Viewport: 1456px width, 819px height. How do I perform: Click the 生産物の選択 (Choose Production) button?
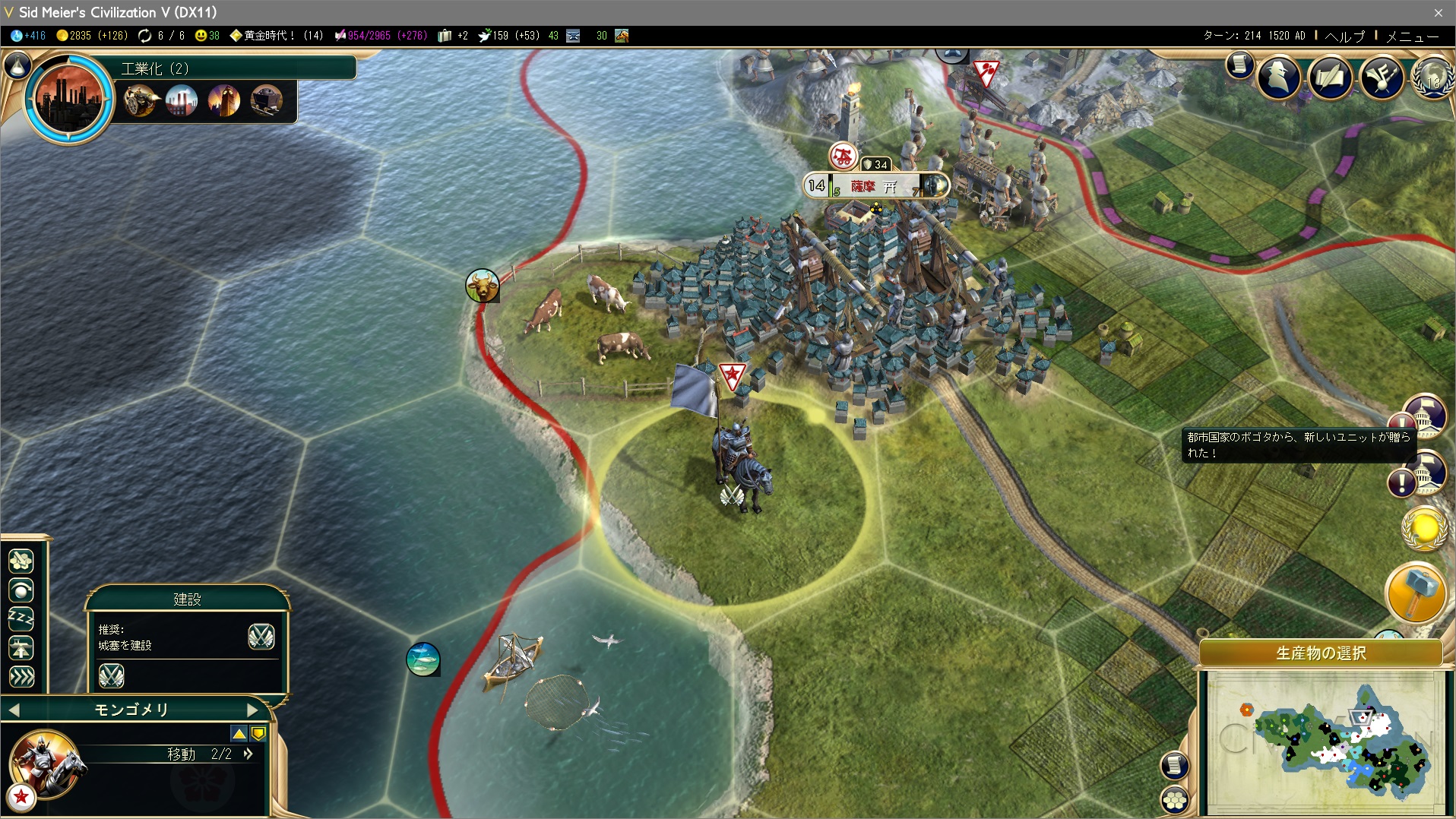click(1321, 653)
